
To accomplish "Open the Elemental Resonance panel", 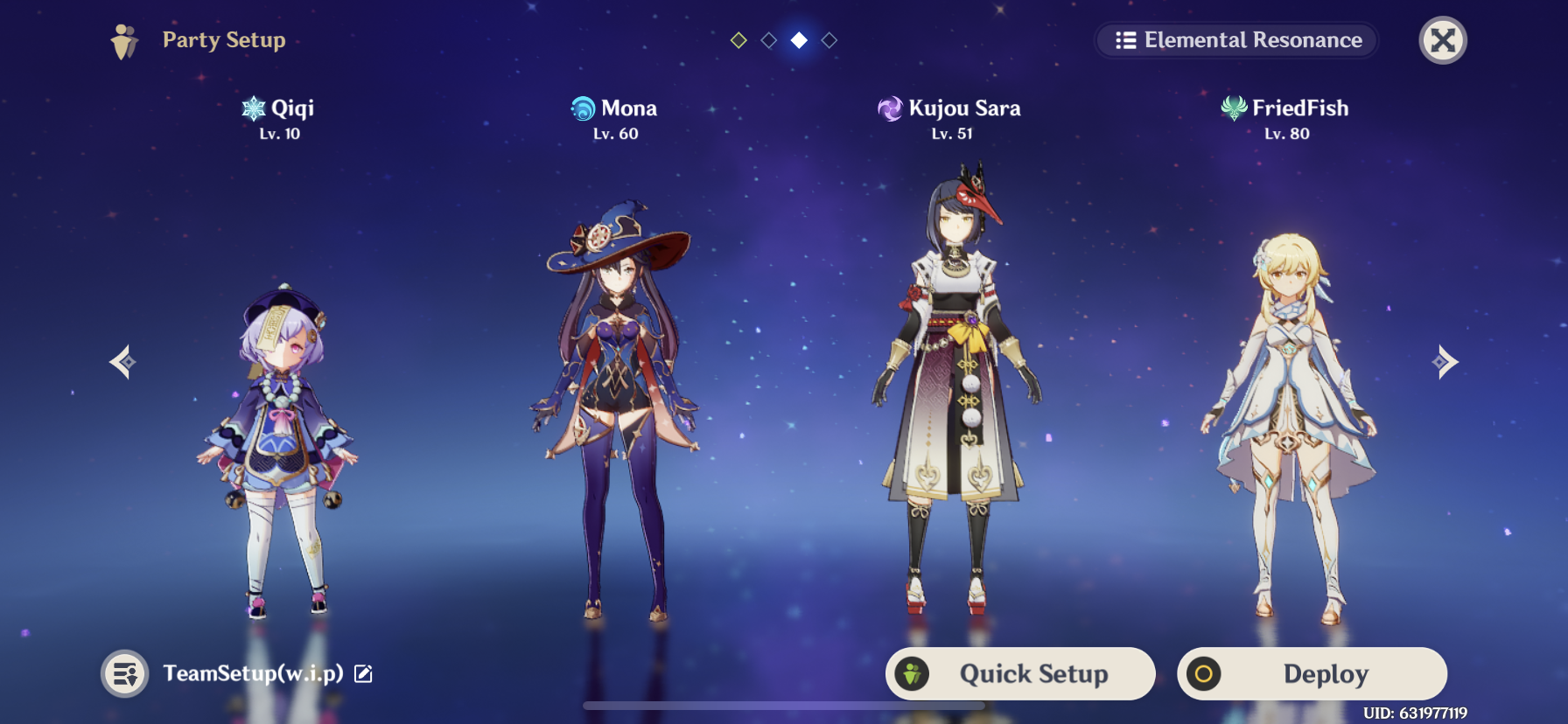I will [1235, 39].
